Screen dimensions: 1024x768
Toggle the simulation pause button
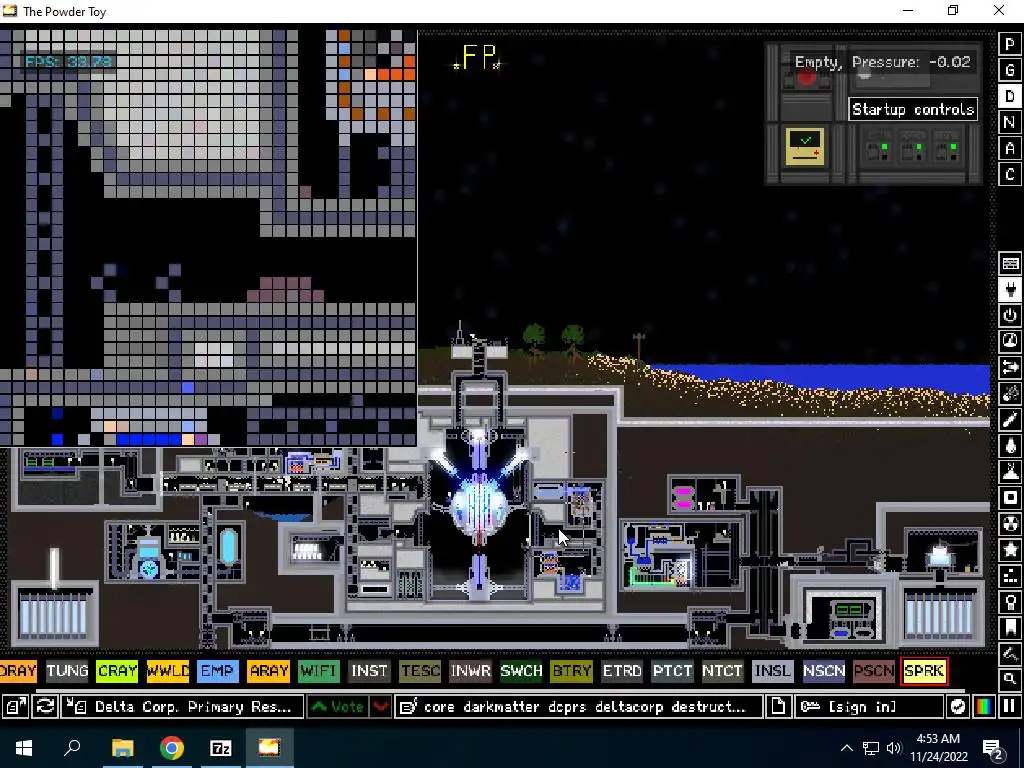[x=1009, y=707]
